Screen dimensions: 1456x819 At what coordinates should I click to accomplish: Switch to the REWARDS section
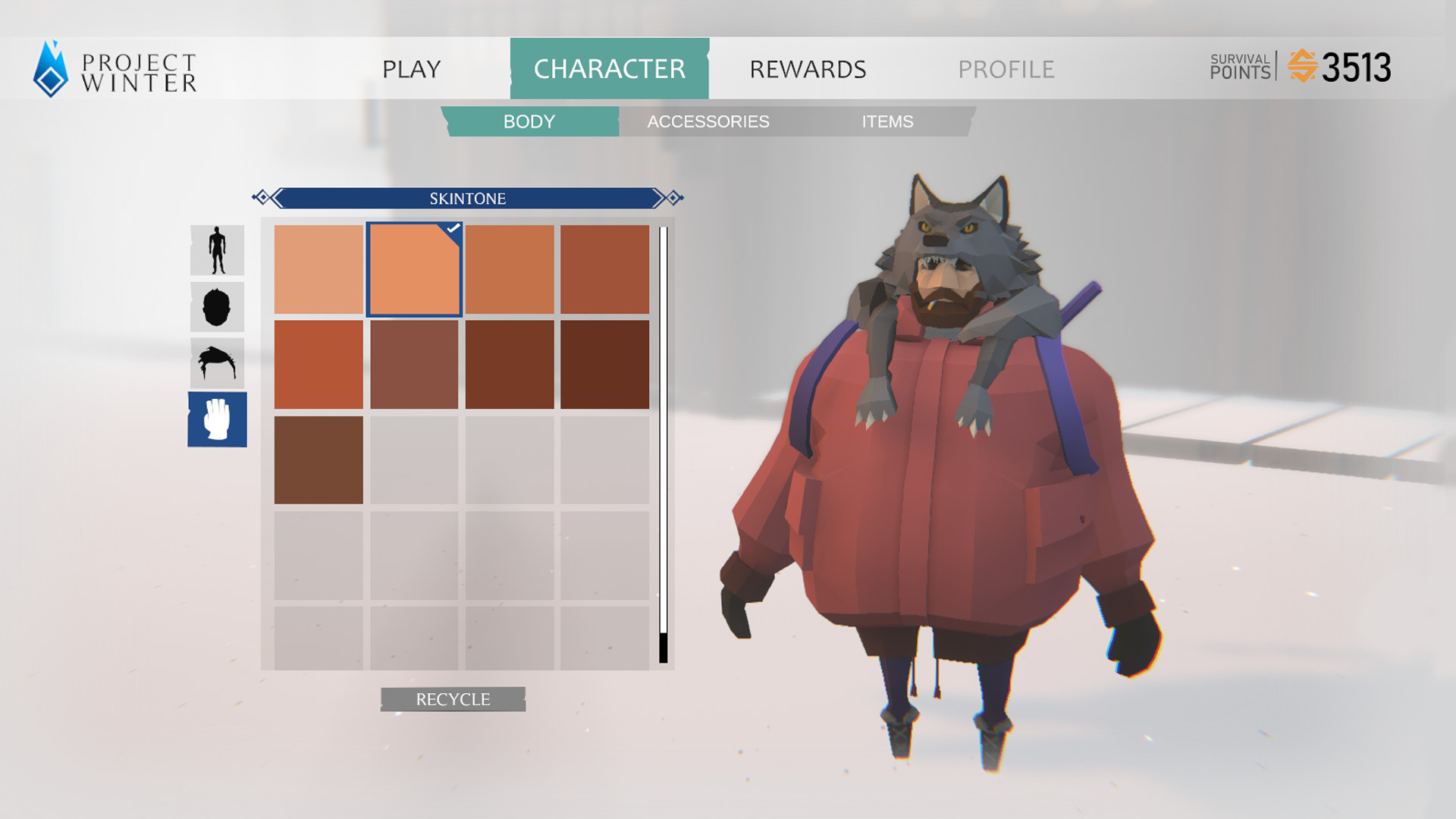(x=807, y=69)
